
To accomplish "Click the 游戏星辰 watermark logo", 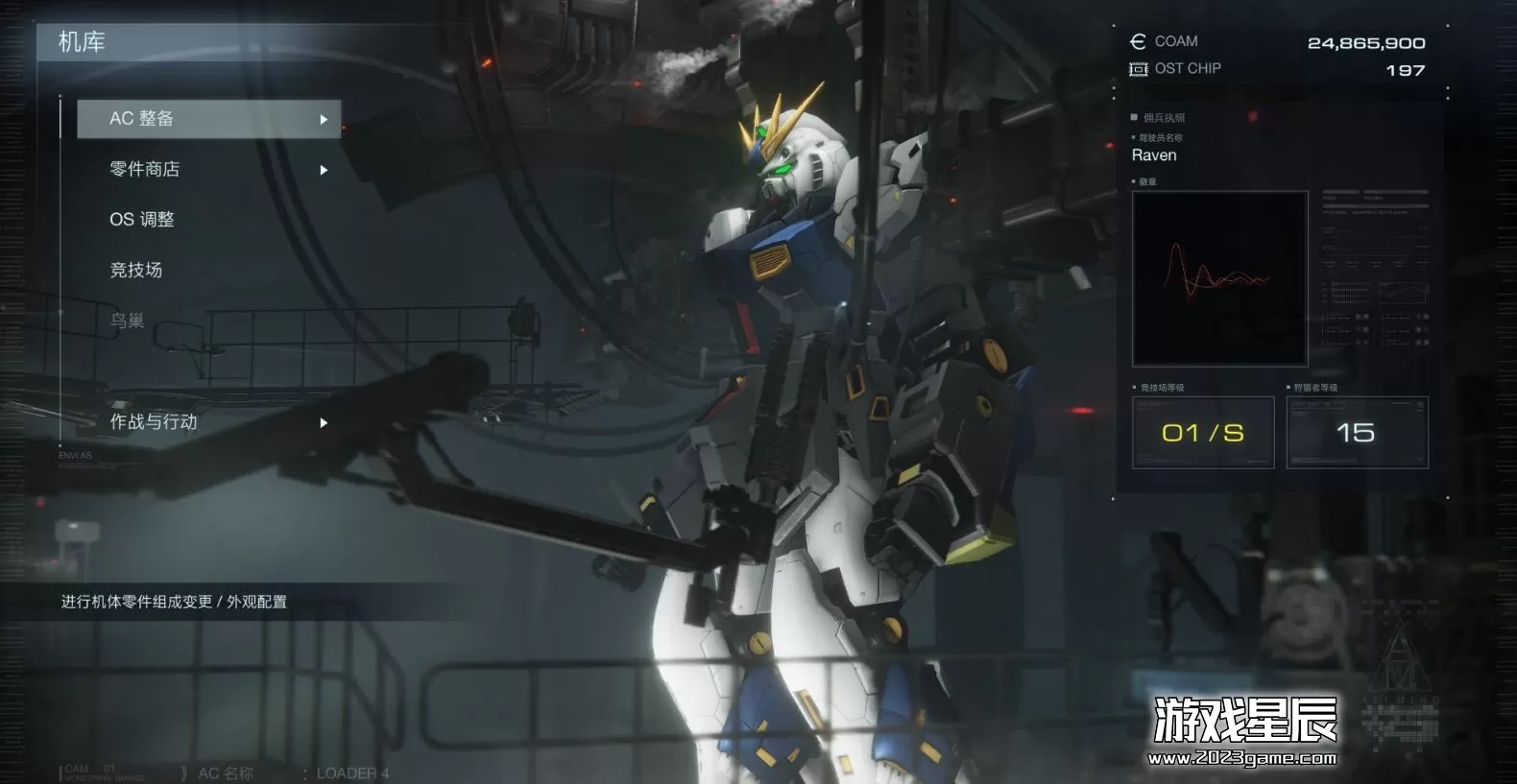I will [x=1243, y=719].
